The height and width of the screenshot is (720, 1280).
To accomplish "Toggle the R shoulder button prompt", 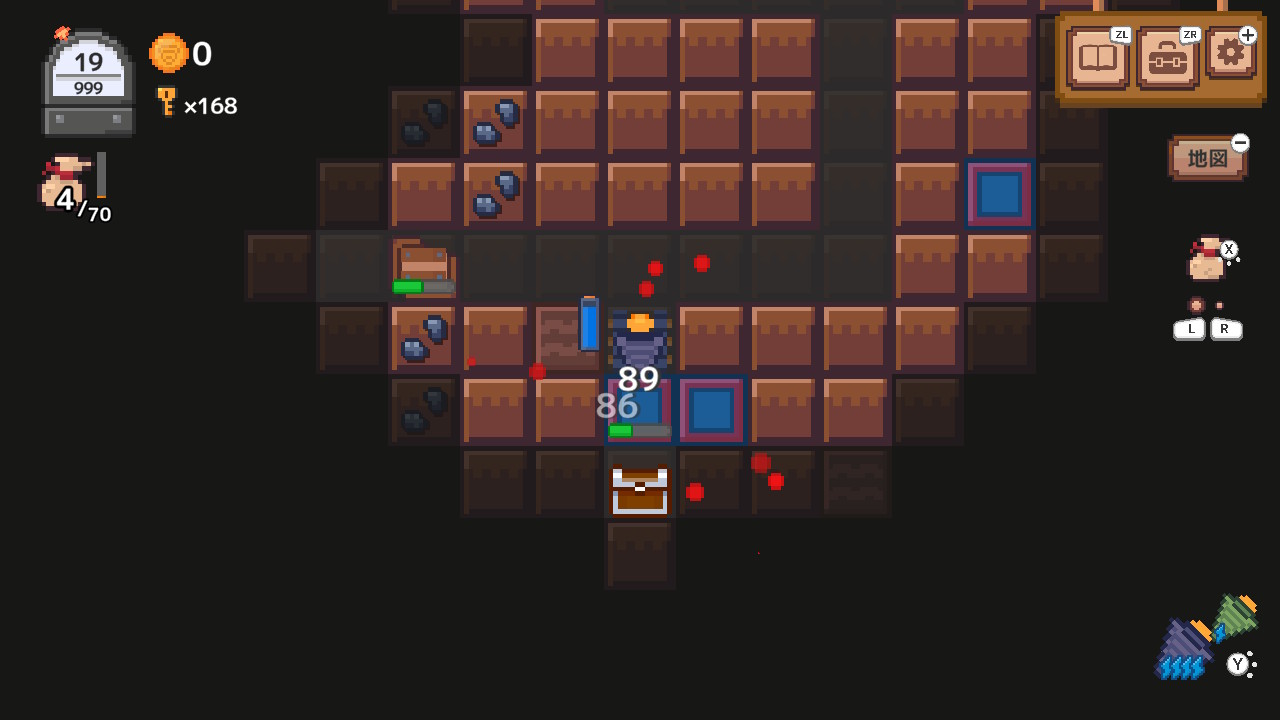I will 1226,328.
